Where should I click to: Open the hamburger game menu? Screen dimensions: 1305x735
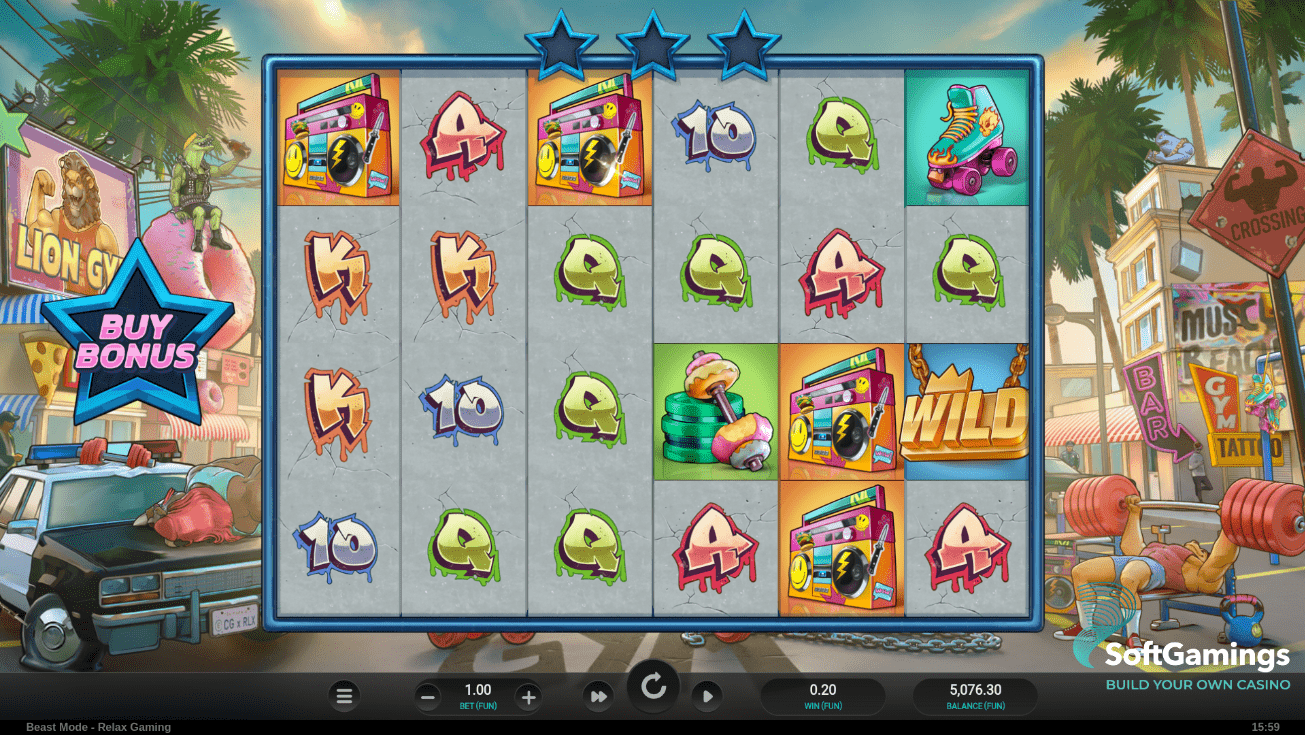point(344,696)
